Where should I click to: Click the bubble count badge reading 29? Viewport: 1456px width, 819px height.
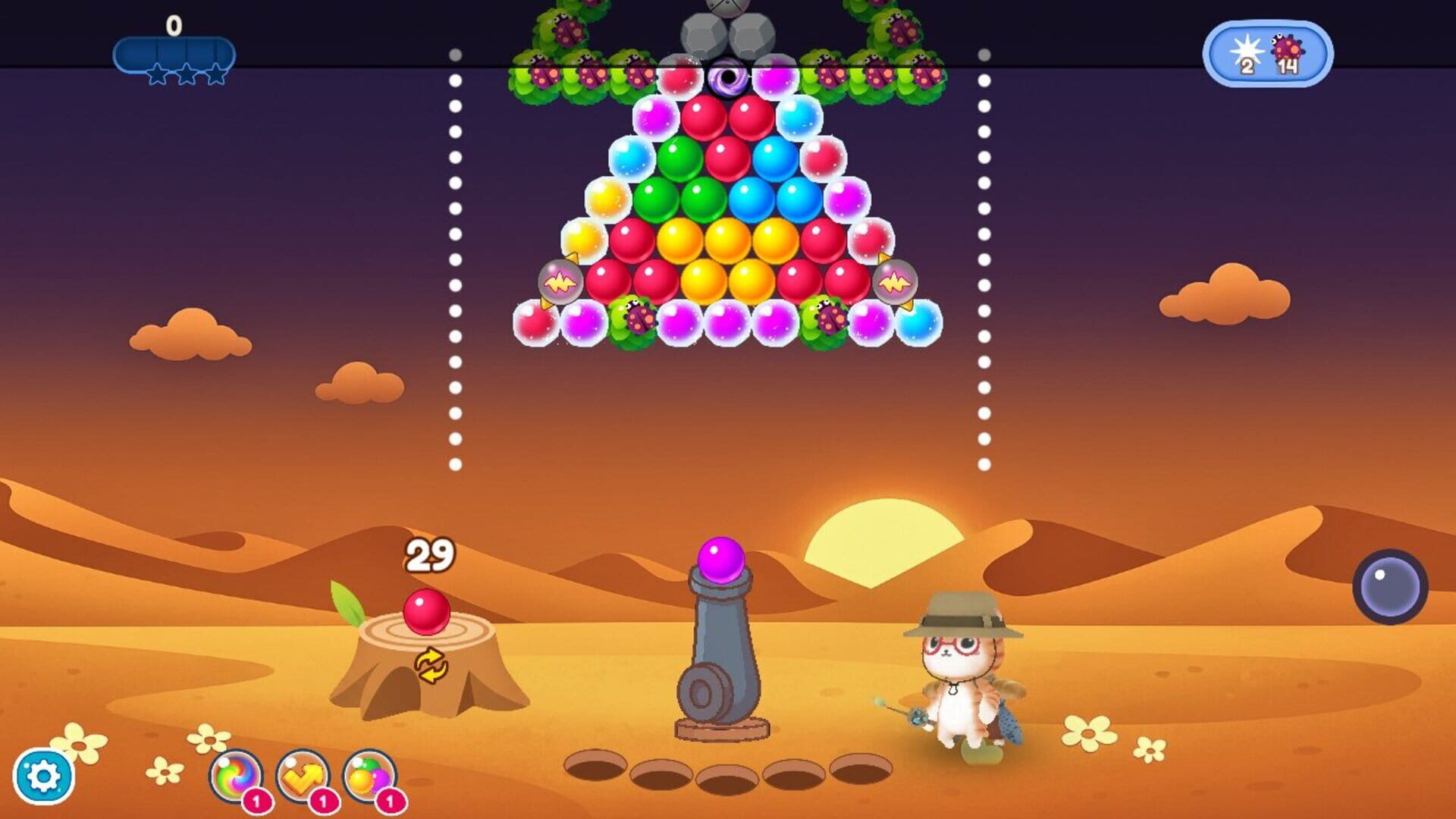tap(428, 554)
